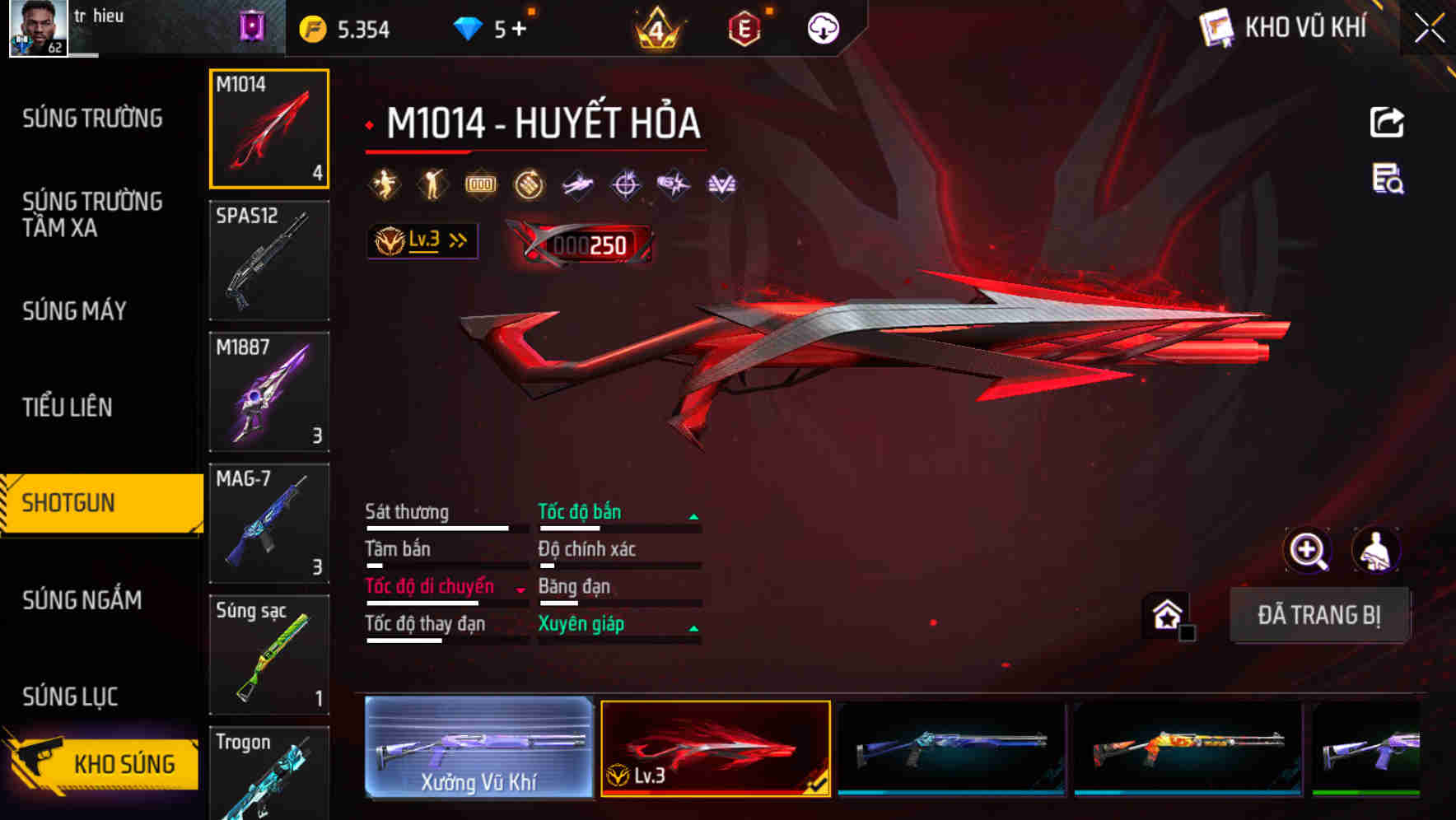Open the vault icon beside the avatar
The image size is (1456, 820).
click(251, 27)
